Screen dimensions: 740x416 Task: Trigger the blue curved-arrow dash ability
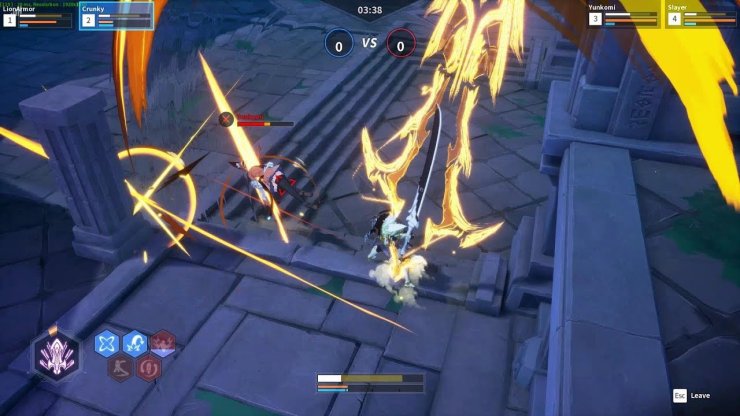coord(135,344)
